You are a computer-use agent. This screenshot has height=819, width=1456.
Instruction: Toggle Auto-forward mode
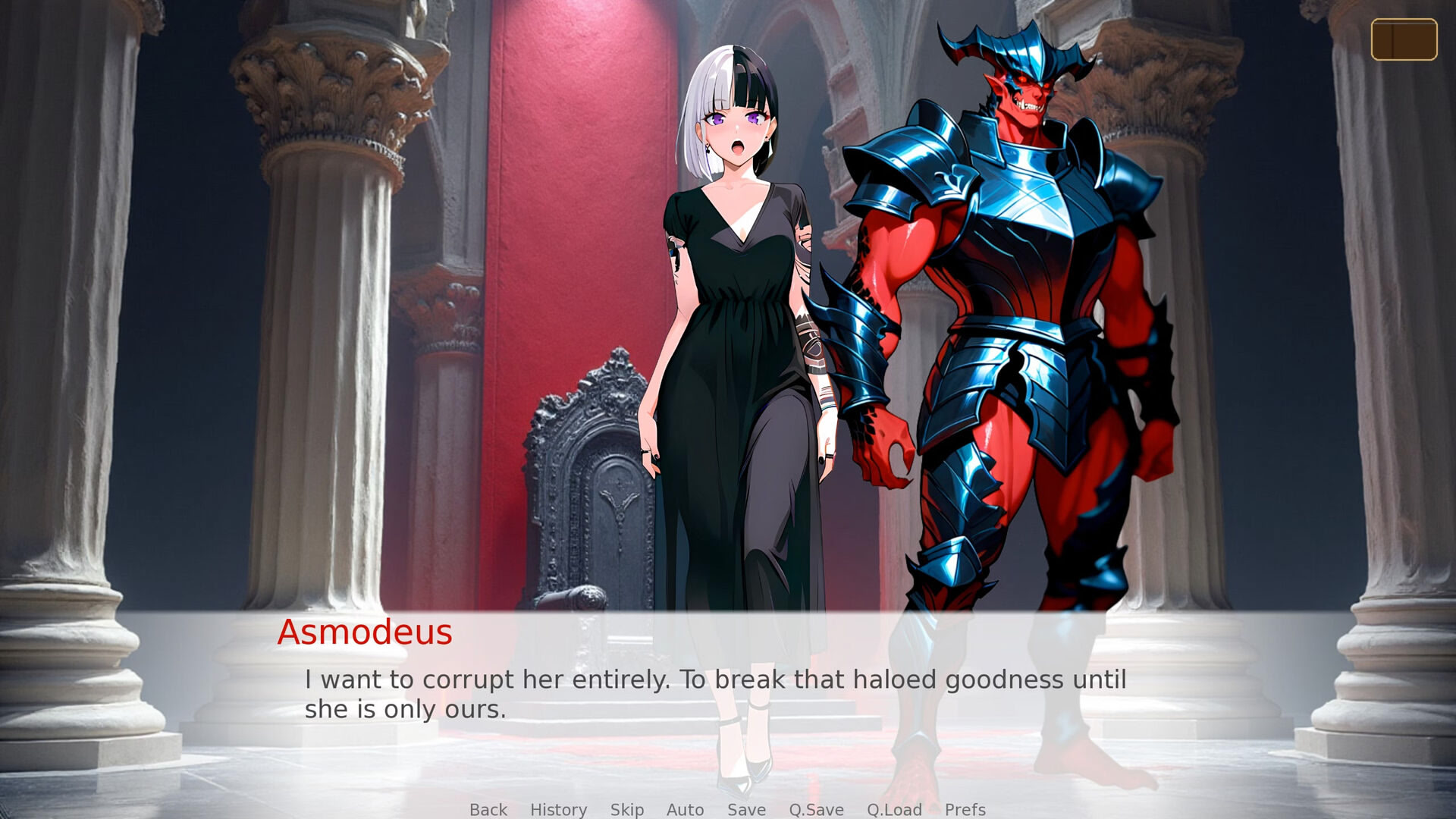684,810
